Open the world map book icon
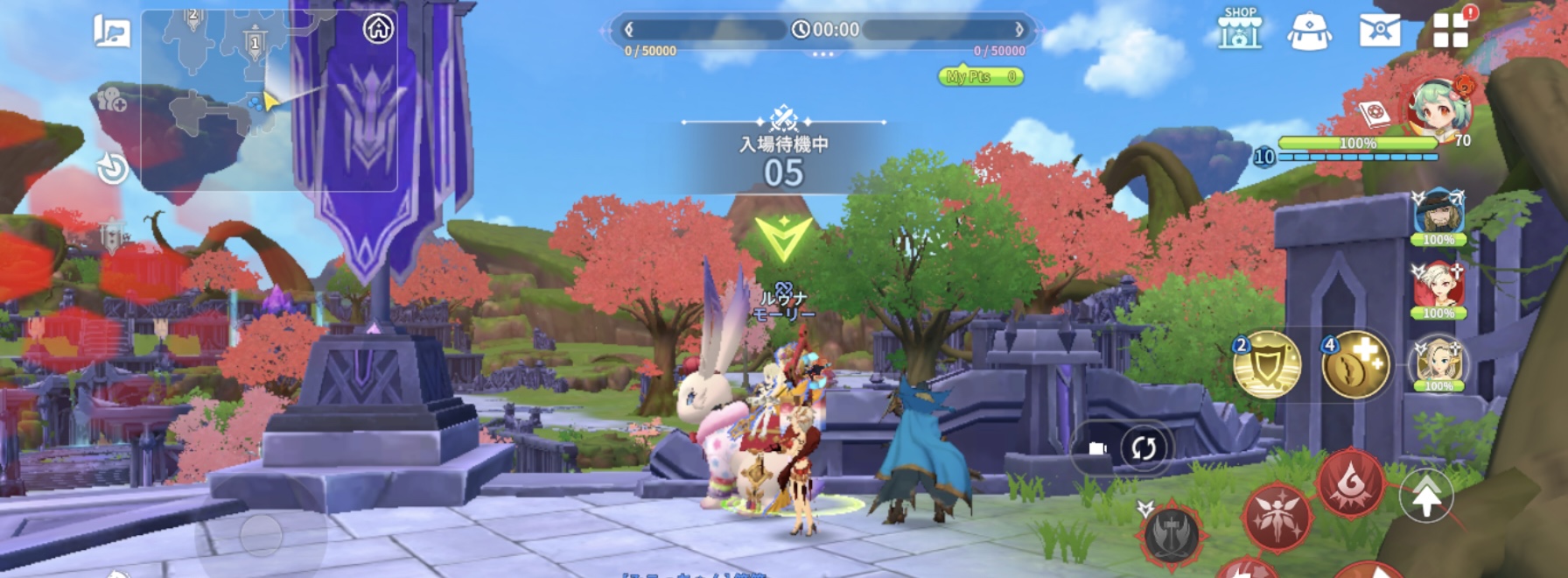Image resolution: width=1568 pixels, height=578 pixels. tap(112, 32)
